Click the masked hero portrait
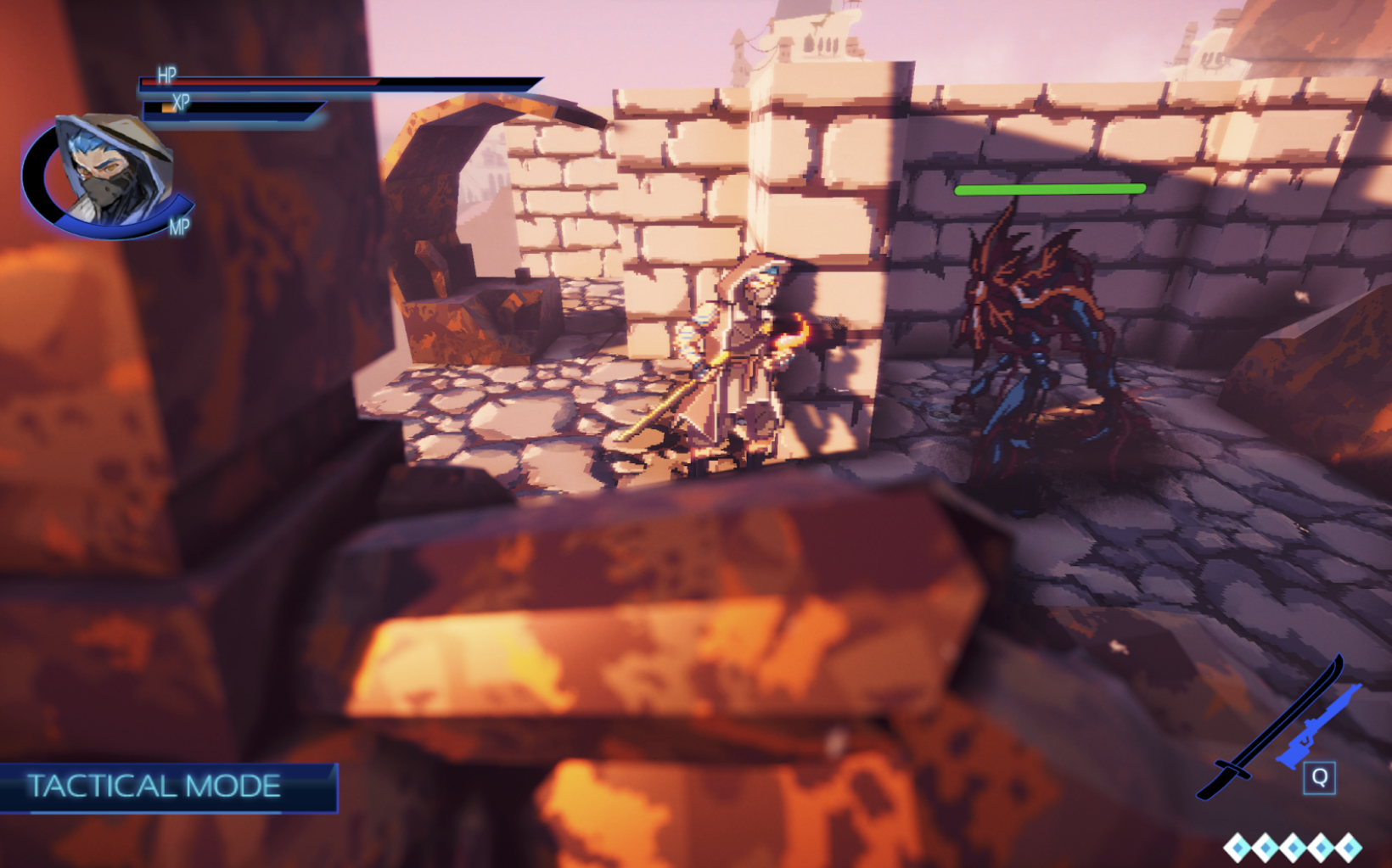 110,174
